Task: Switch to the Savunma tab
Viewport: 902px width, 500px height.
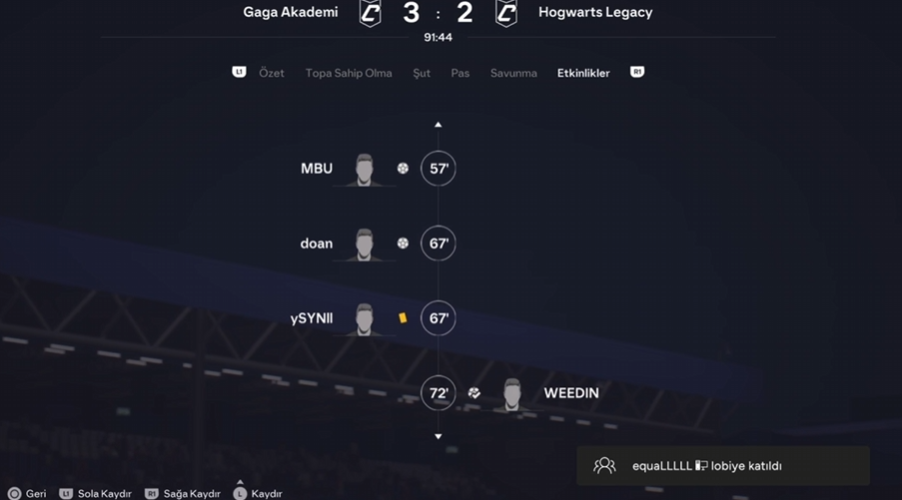Action: coord(513,73)
